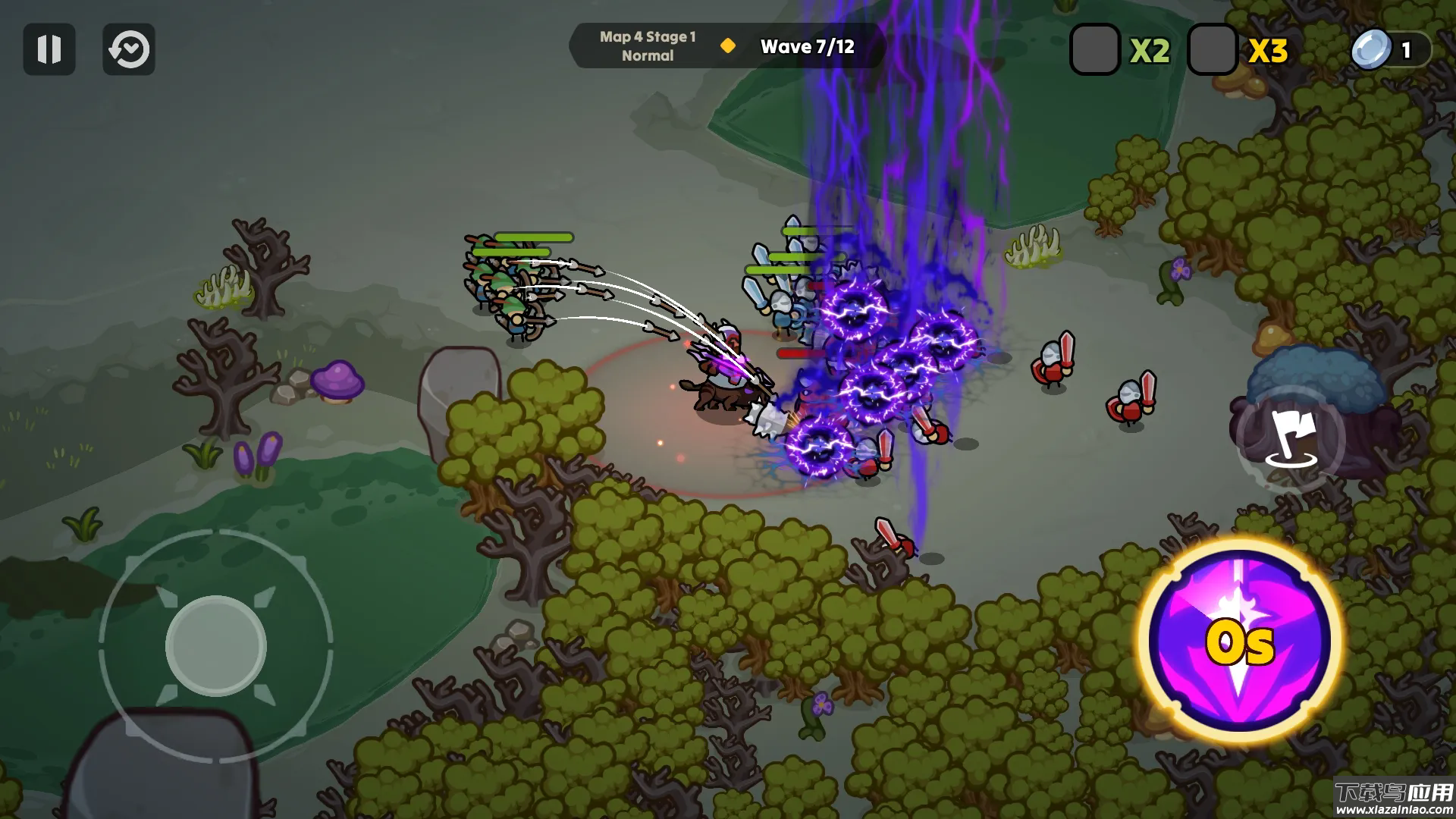The width and height of the screenshot is (1456, 819).
Task: Toggle the X3 speed checkbox
Action: coord(1212,49)
